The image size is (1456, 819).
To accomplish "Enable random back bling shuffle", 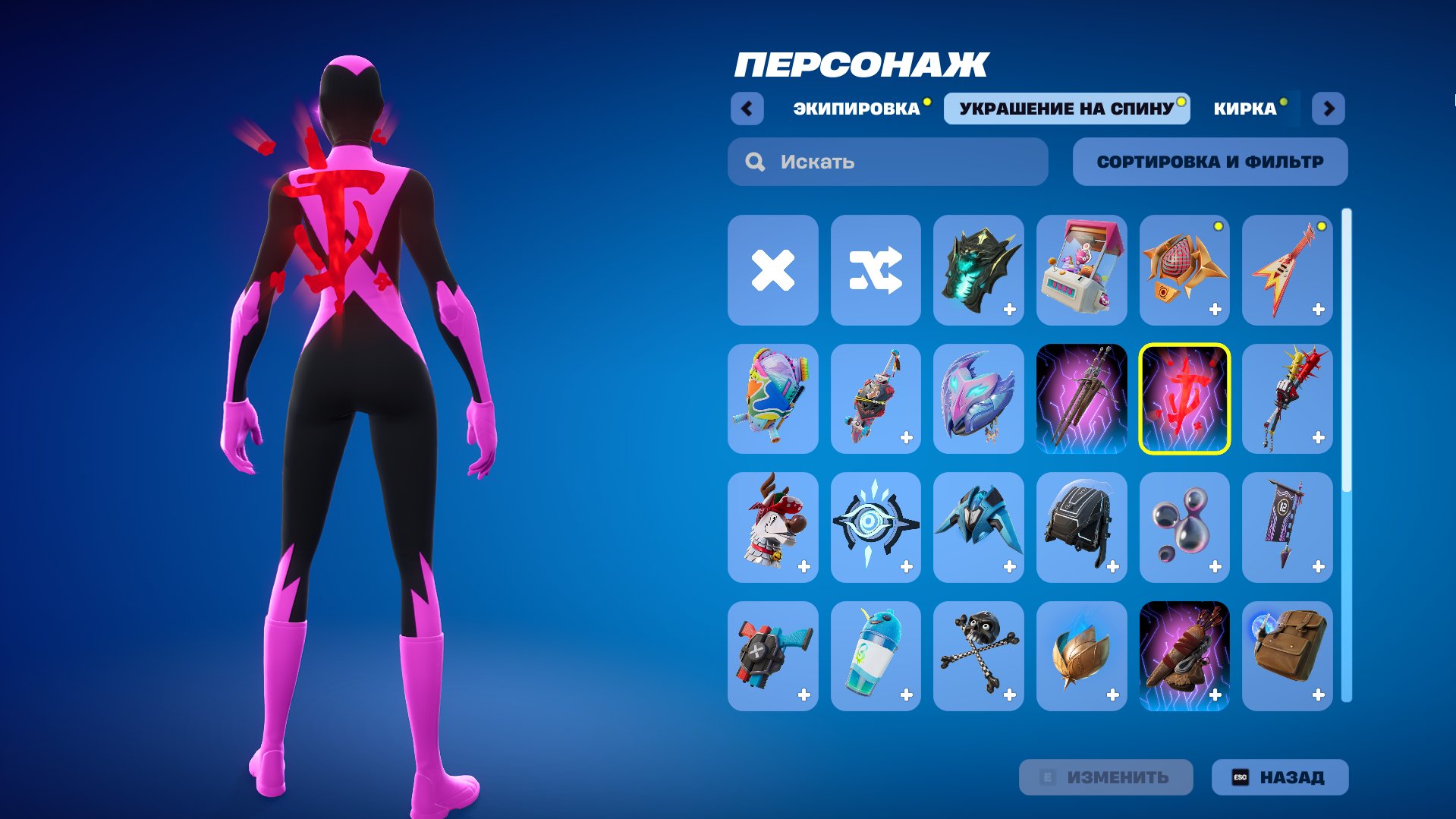I will 876,271.
